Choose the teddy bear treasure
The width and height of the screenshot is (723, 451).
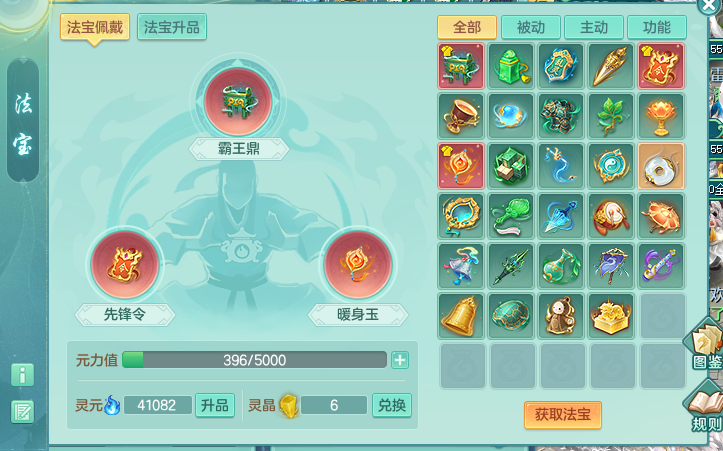pyautogui.click(x=561, y=315)
